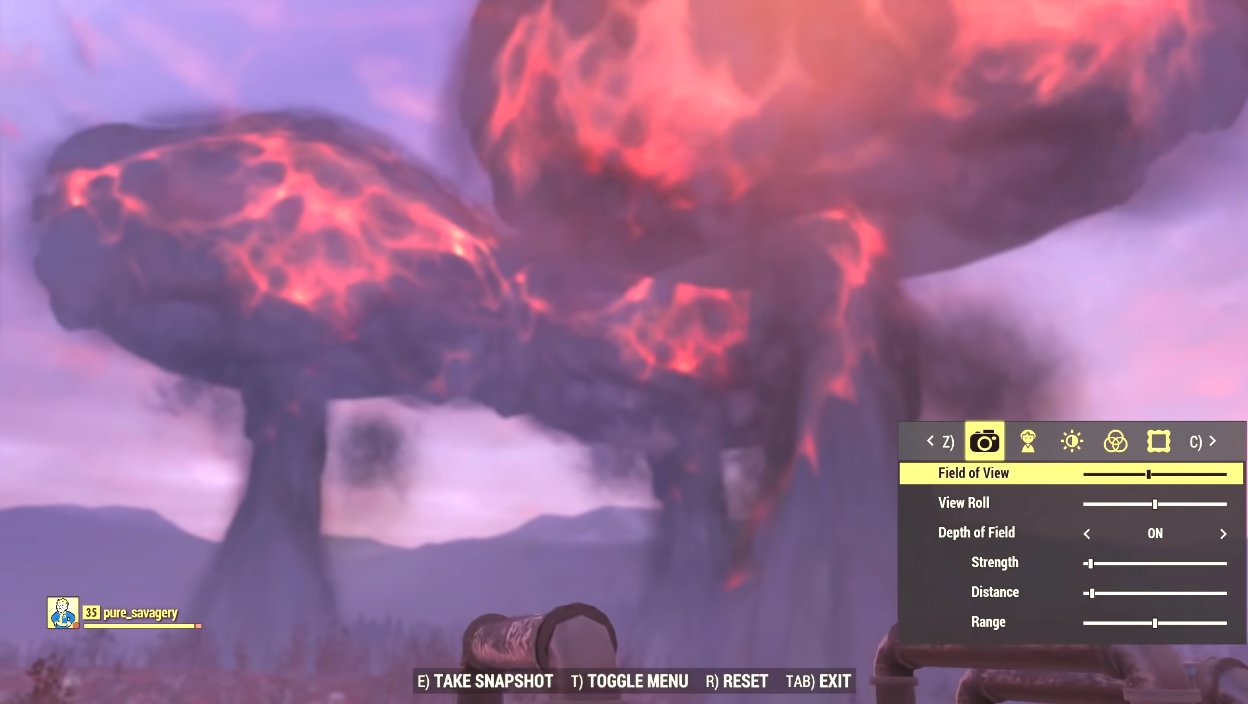Set the depth of field Distance slider

(x=1091, y=593)
